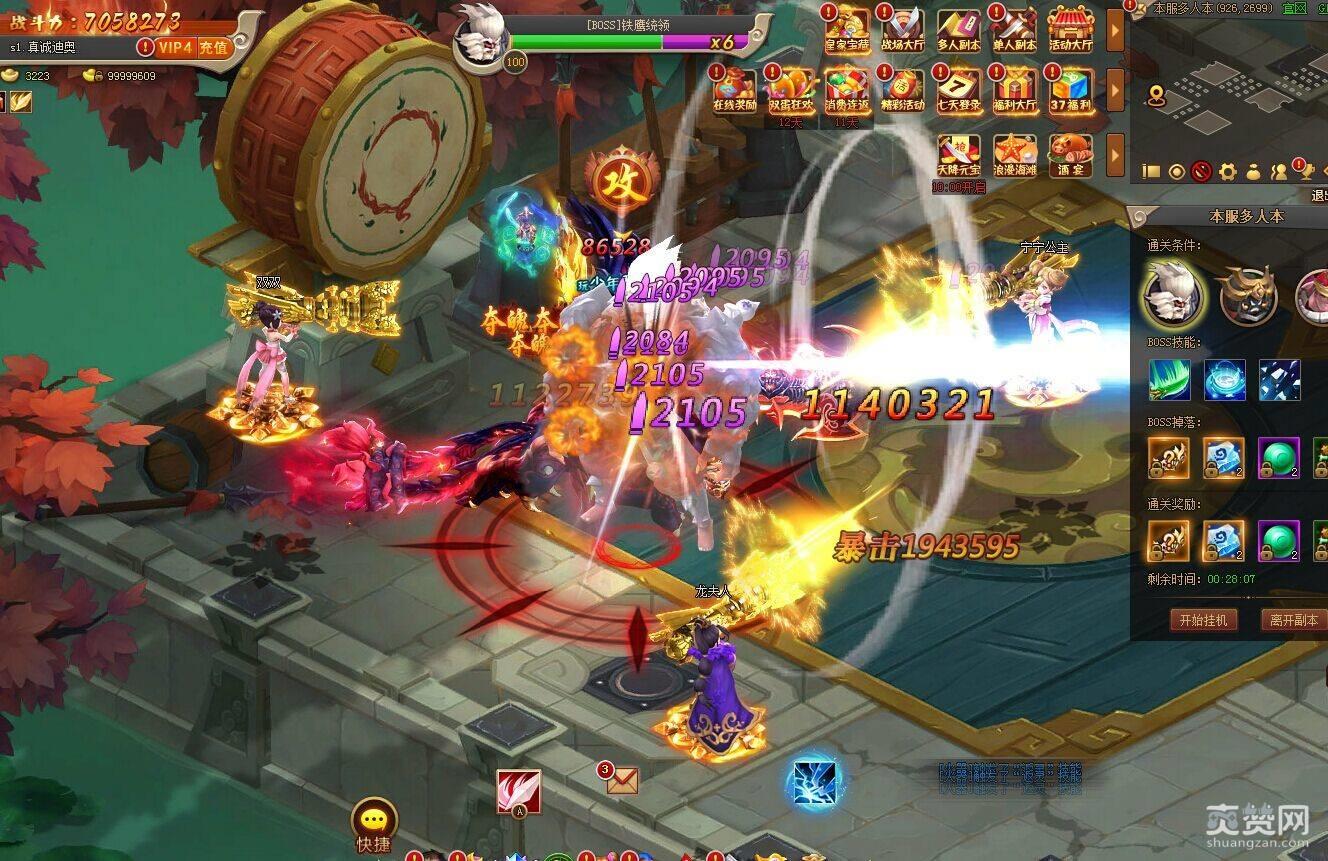Open the 多人副本 multiplayer dungeon menu
This screenshot has width=1328, height=861.
(x=959, y=28)
